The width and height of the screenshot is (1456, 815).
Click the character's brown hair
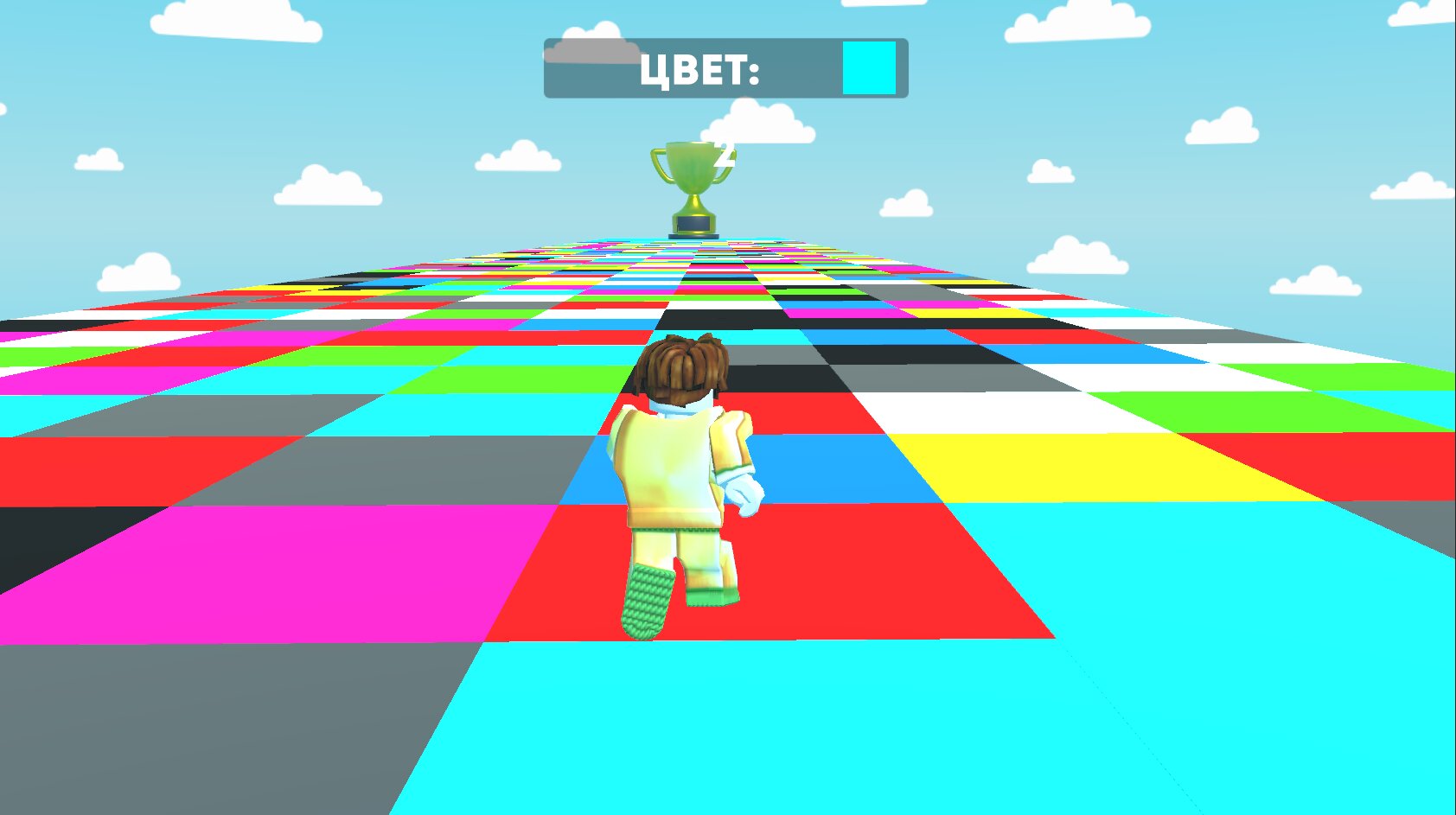click(x=683, y=363)
